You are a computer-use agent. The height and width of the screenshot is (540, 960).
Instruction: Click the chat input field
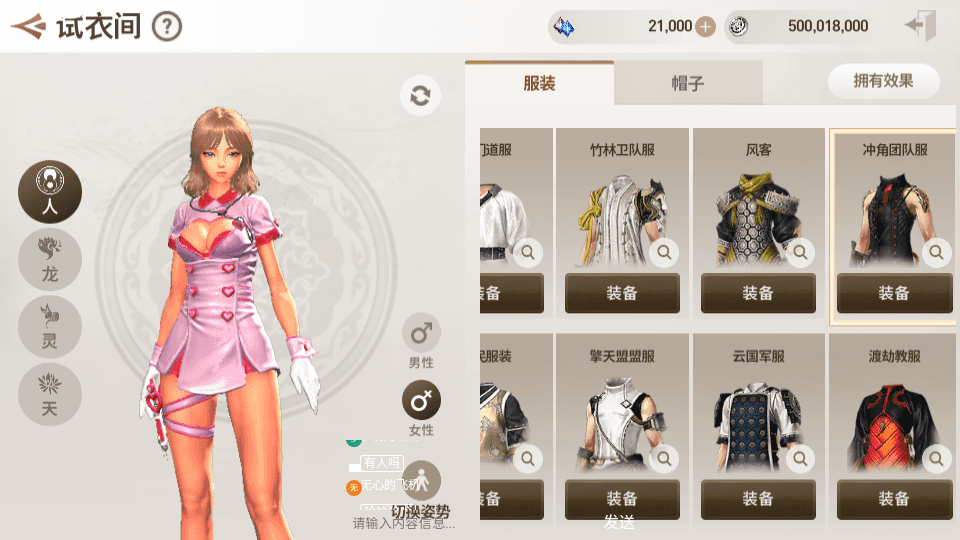[404, 523]
